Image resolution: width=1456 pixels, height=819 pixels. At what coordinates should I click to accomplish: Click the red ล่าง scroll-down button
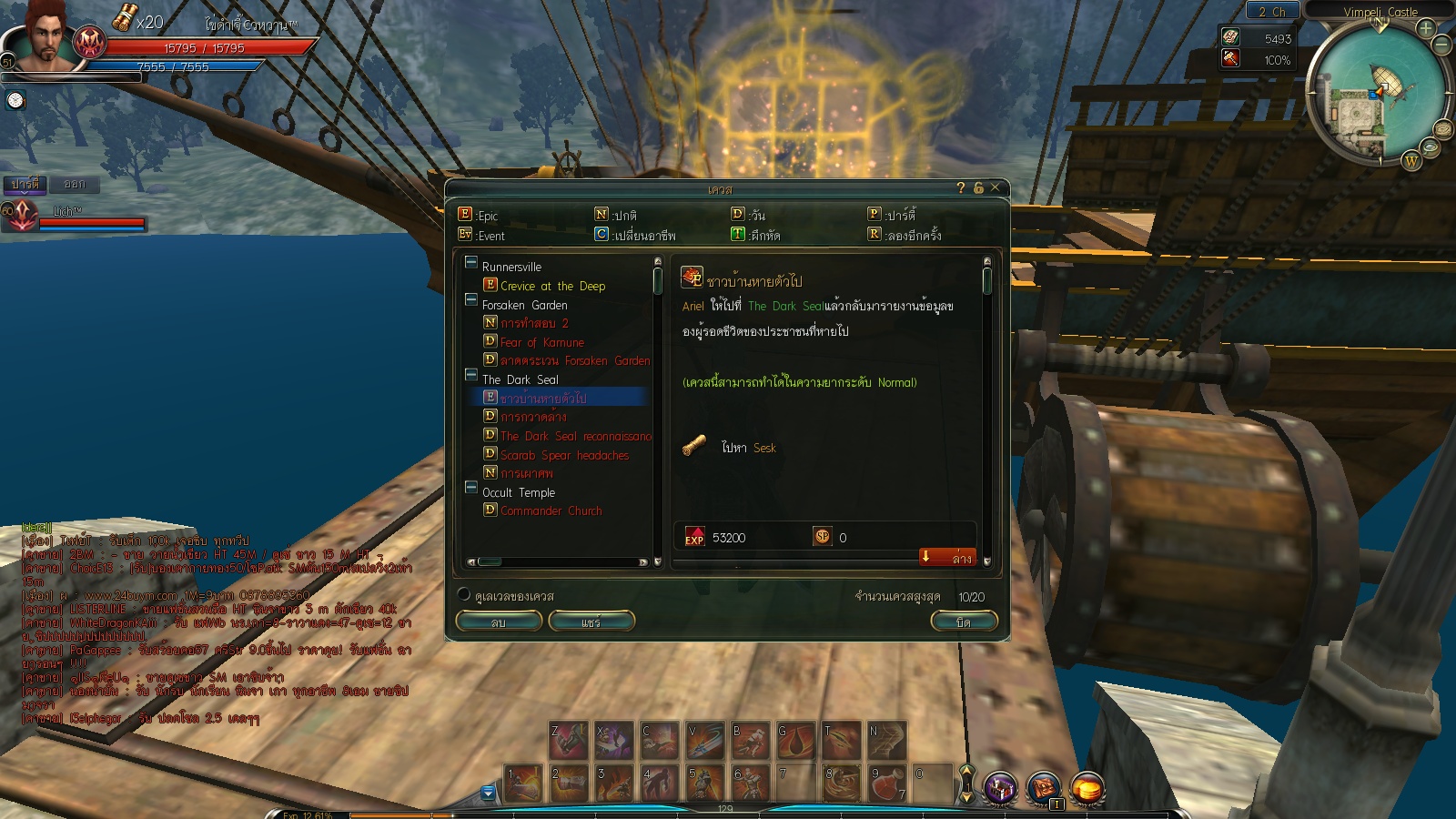947,557
